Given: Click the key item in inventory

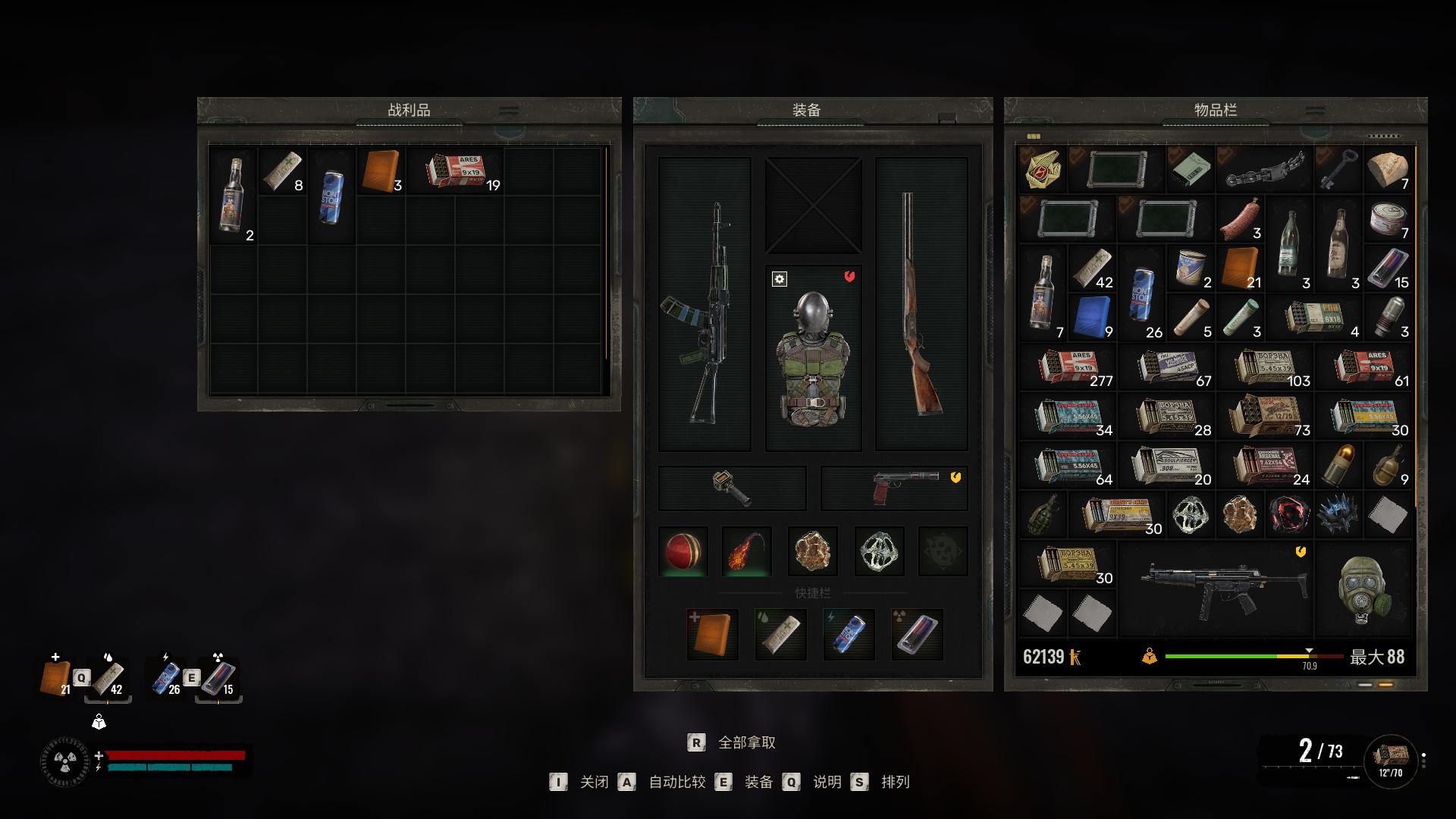Looking at the screenshot, I should 1338,169.
